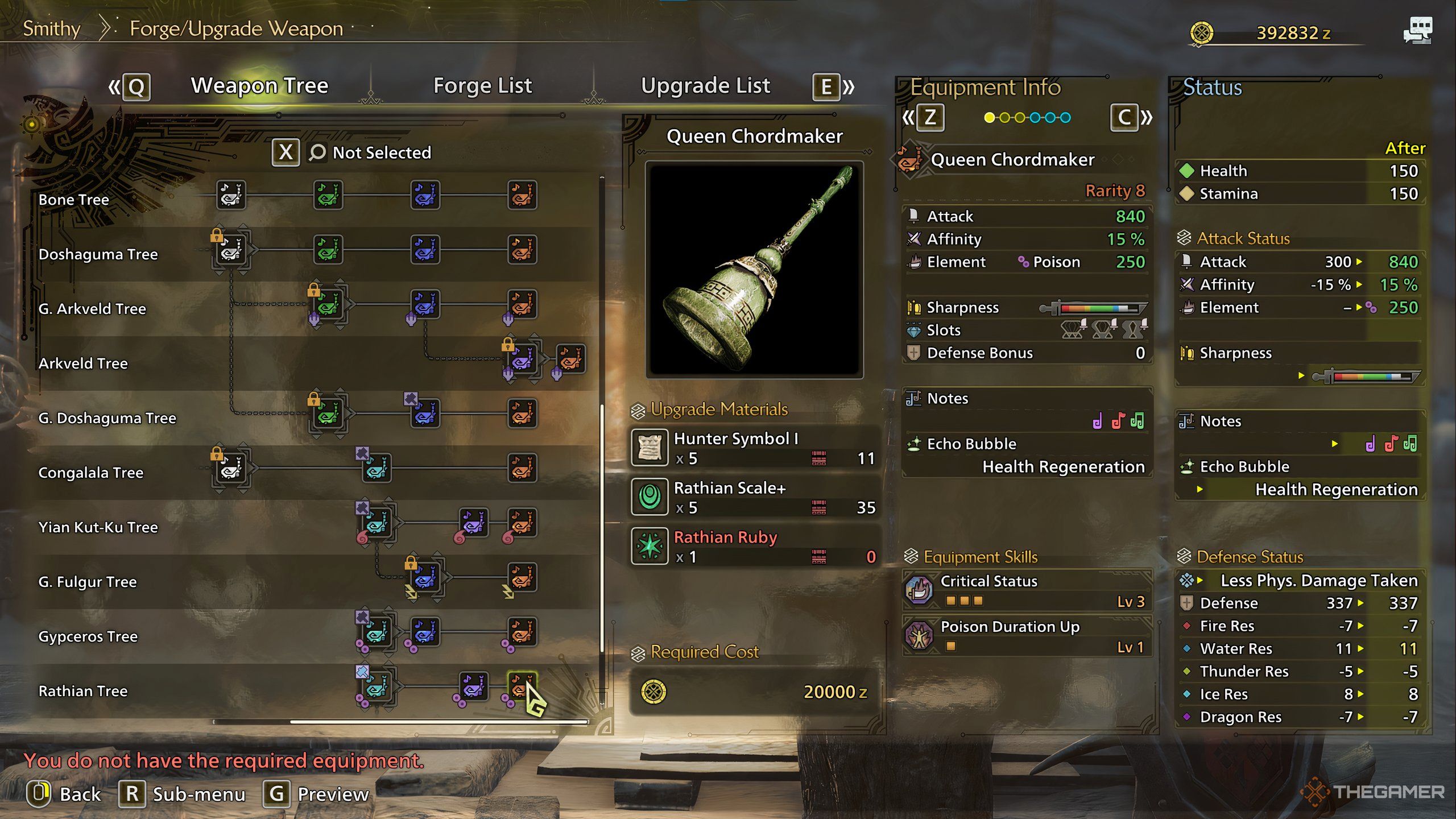Open the chat icon in the top corner

pyautogui.click(x=1417, y=31)
